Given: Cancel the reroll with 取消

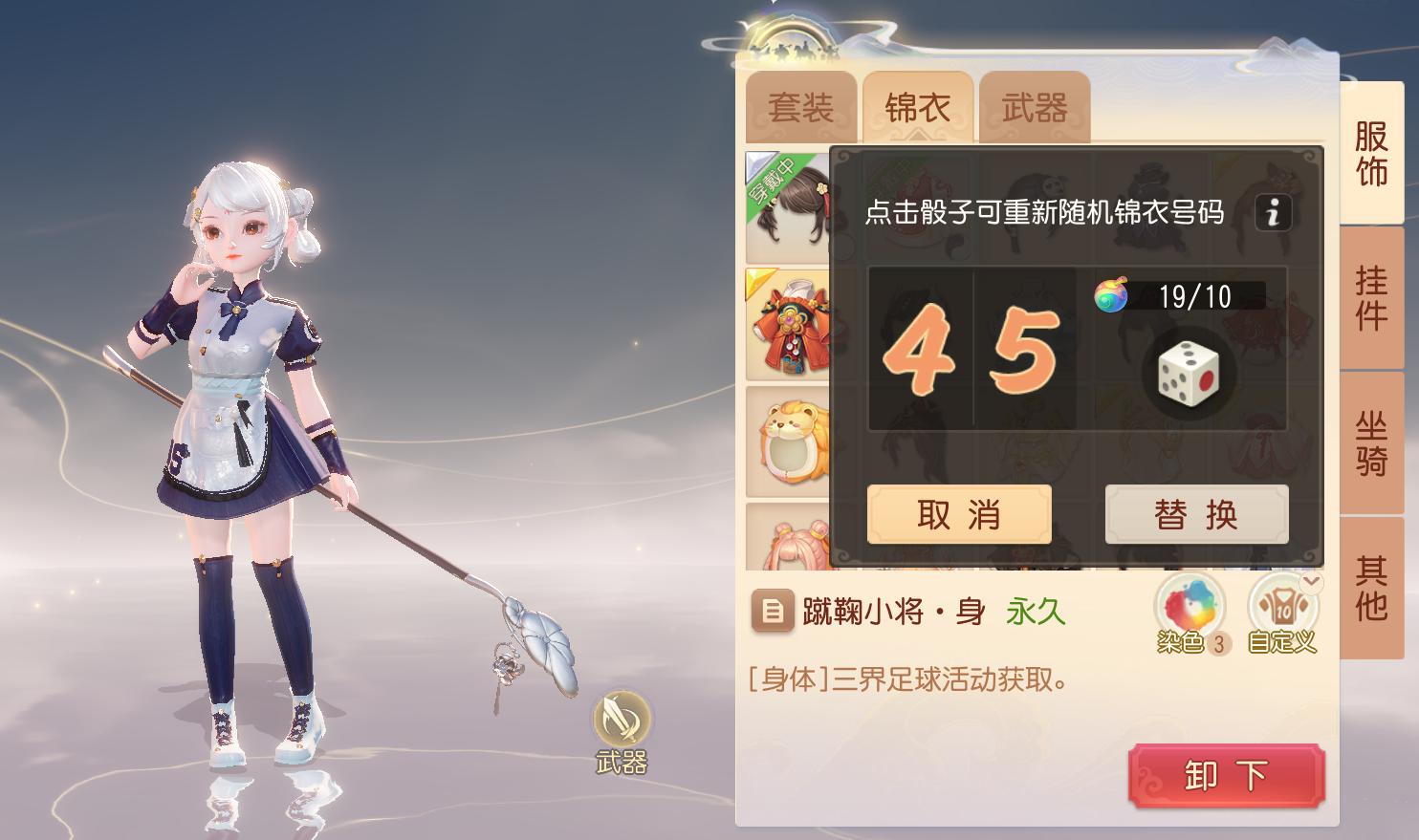Looking at the screenshot, I should [958, 513].
